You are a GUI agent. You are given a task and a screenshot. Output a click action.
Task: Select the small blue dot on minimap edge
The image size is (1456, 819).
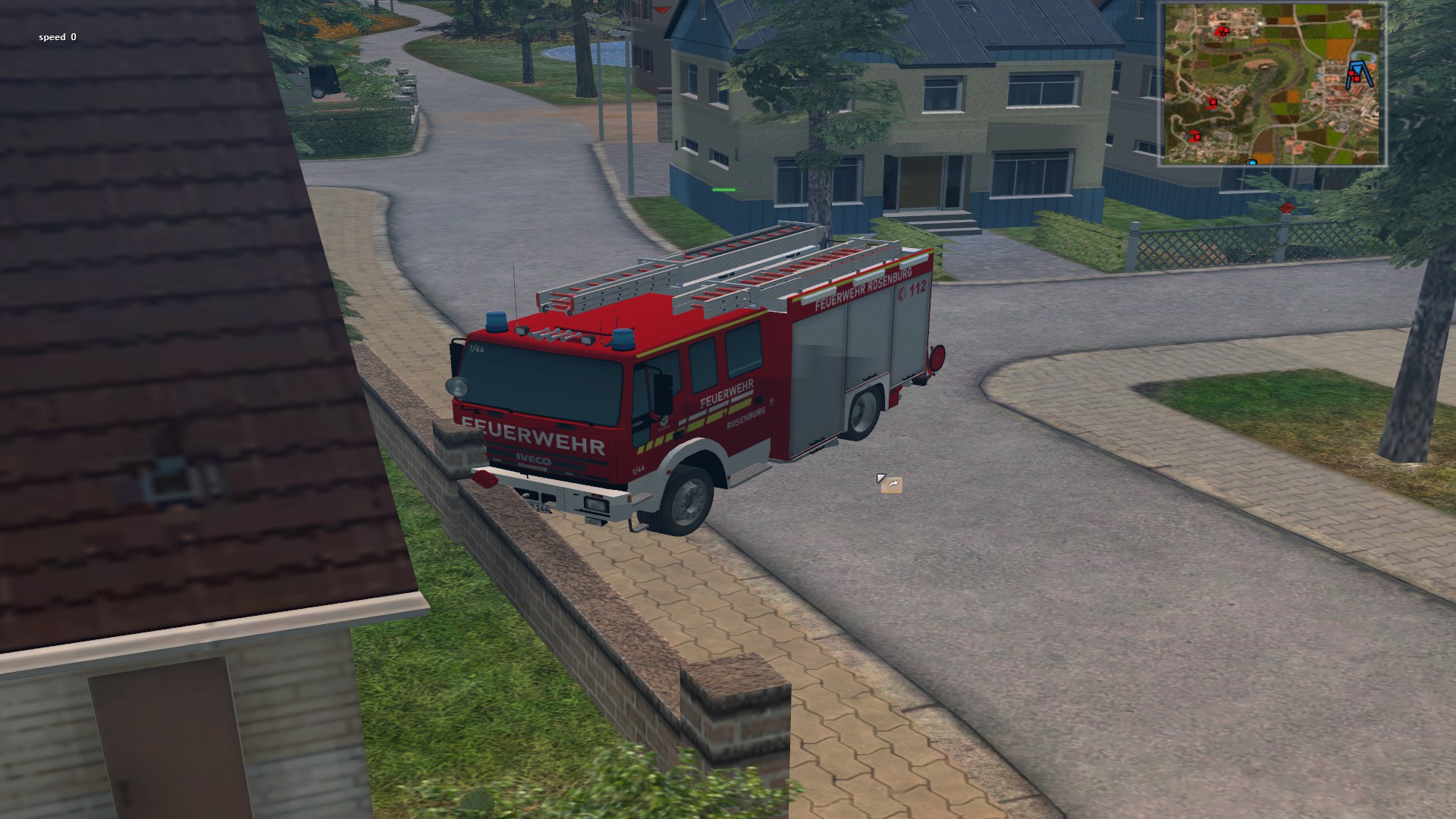tap(1251, 162)
